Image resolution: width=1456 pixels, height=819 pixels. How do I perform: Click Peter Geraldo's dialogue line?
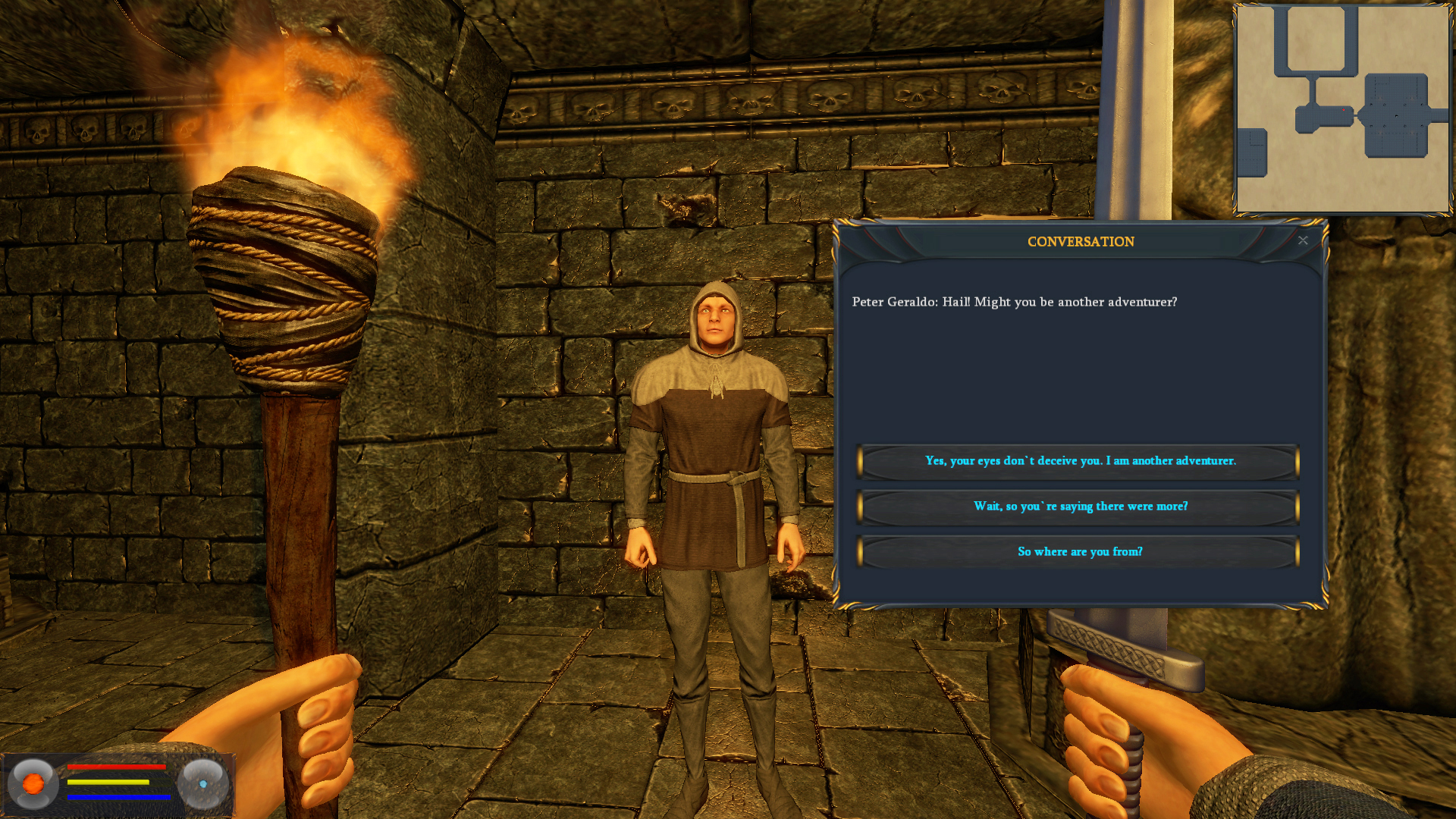1016,302
